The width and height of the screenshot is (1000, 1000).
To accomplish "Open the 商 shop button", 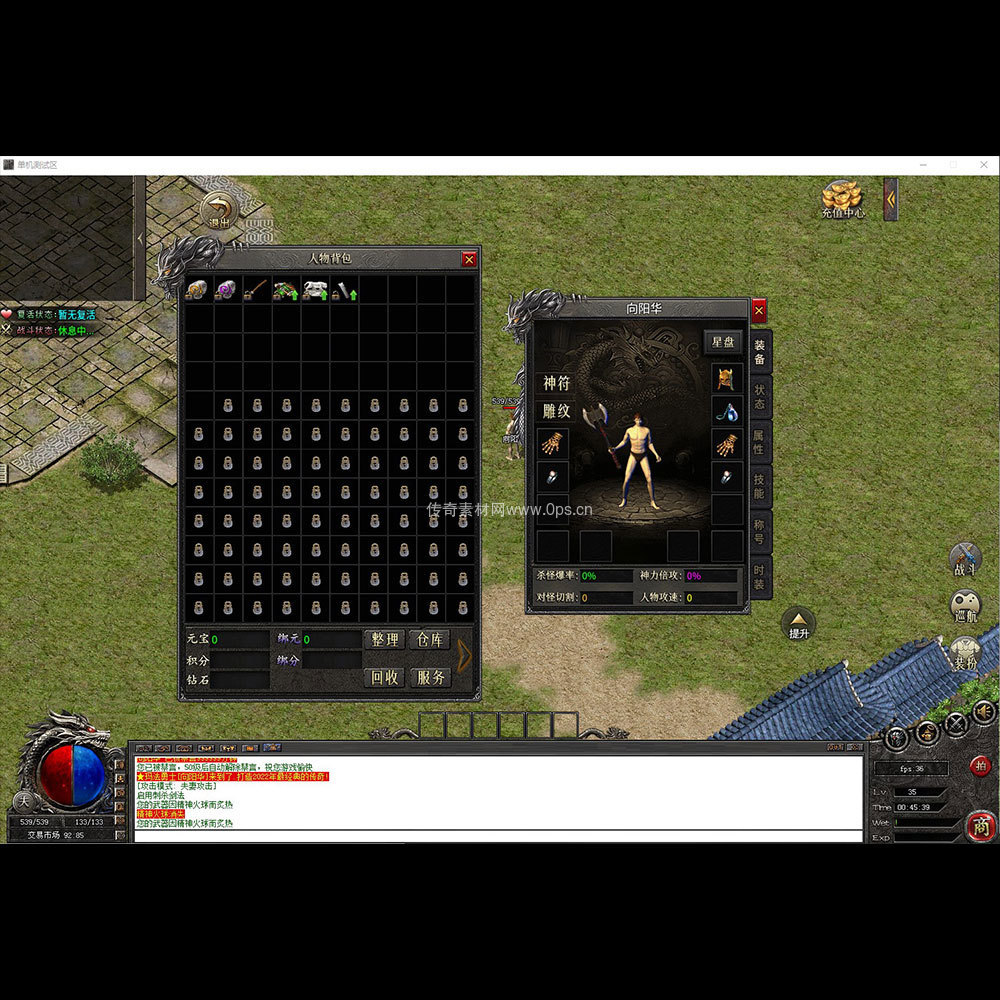I will point(980,825).
